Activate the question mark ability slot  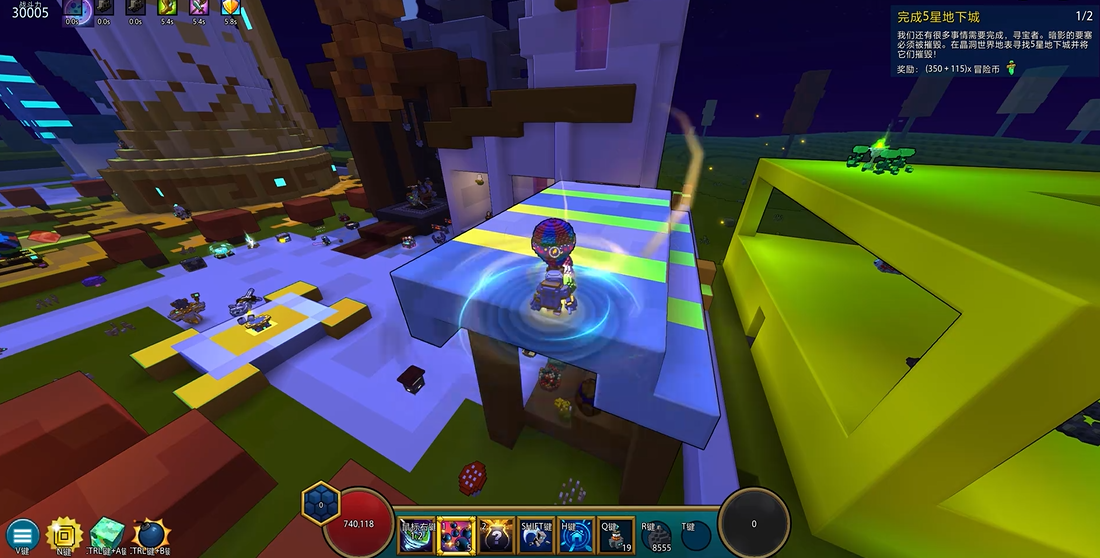497,536
